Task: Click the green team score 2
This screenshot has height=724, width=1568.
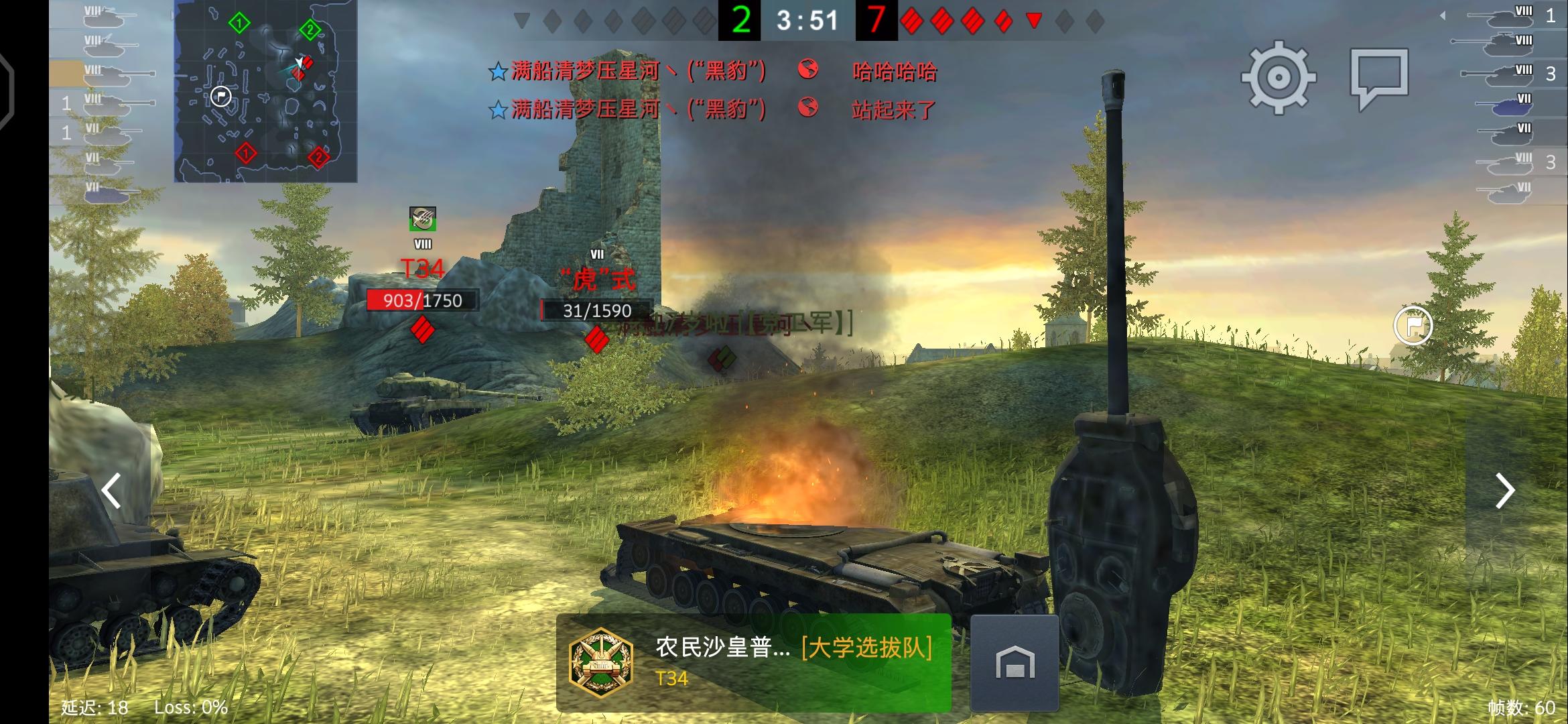Action: (740, 19)
